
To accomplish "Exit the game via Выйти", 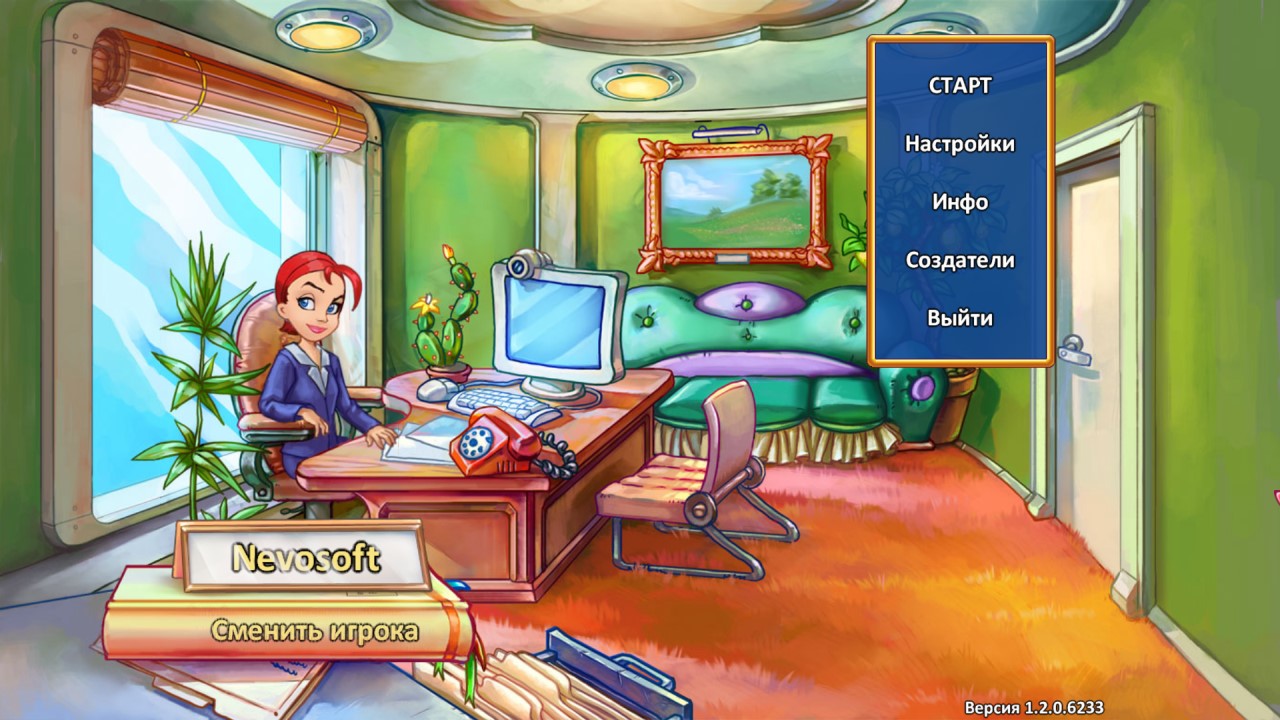I will 960,319.
